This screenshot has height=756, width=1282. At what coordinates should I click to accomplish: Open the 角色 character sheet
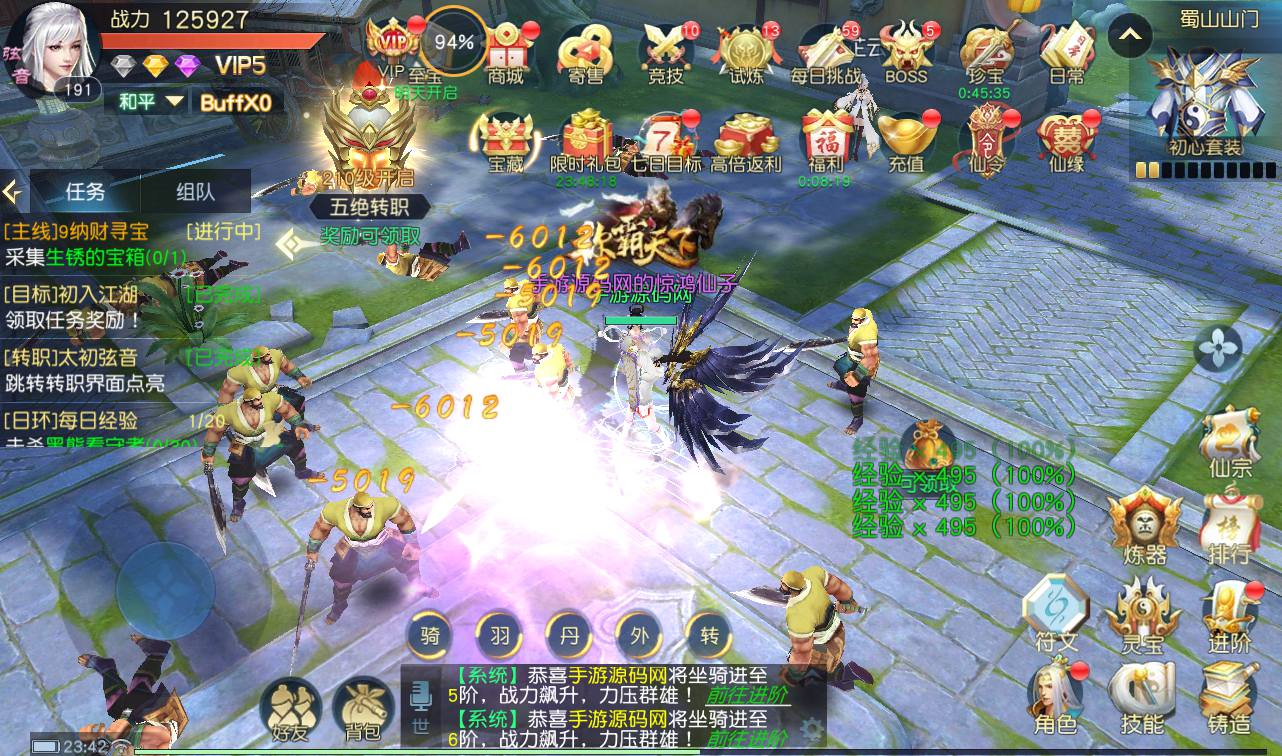1056,698
